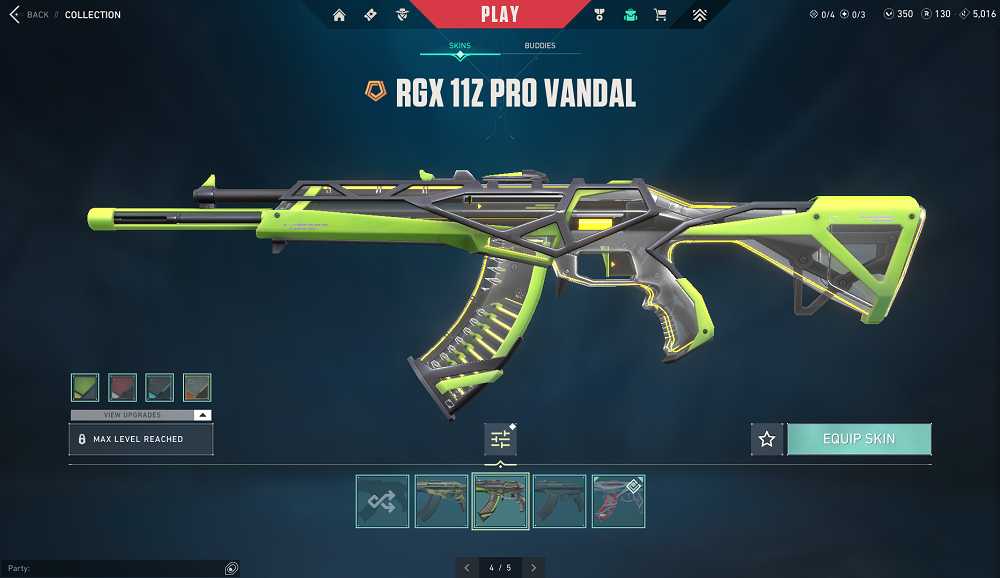
Task: Switch to the Buddies tab
Action: [540, 46]
